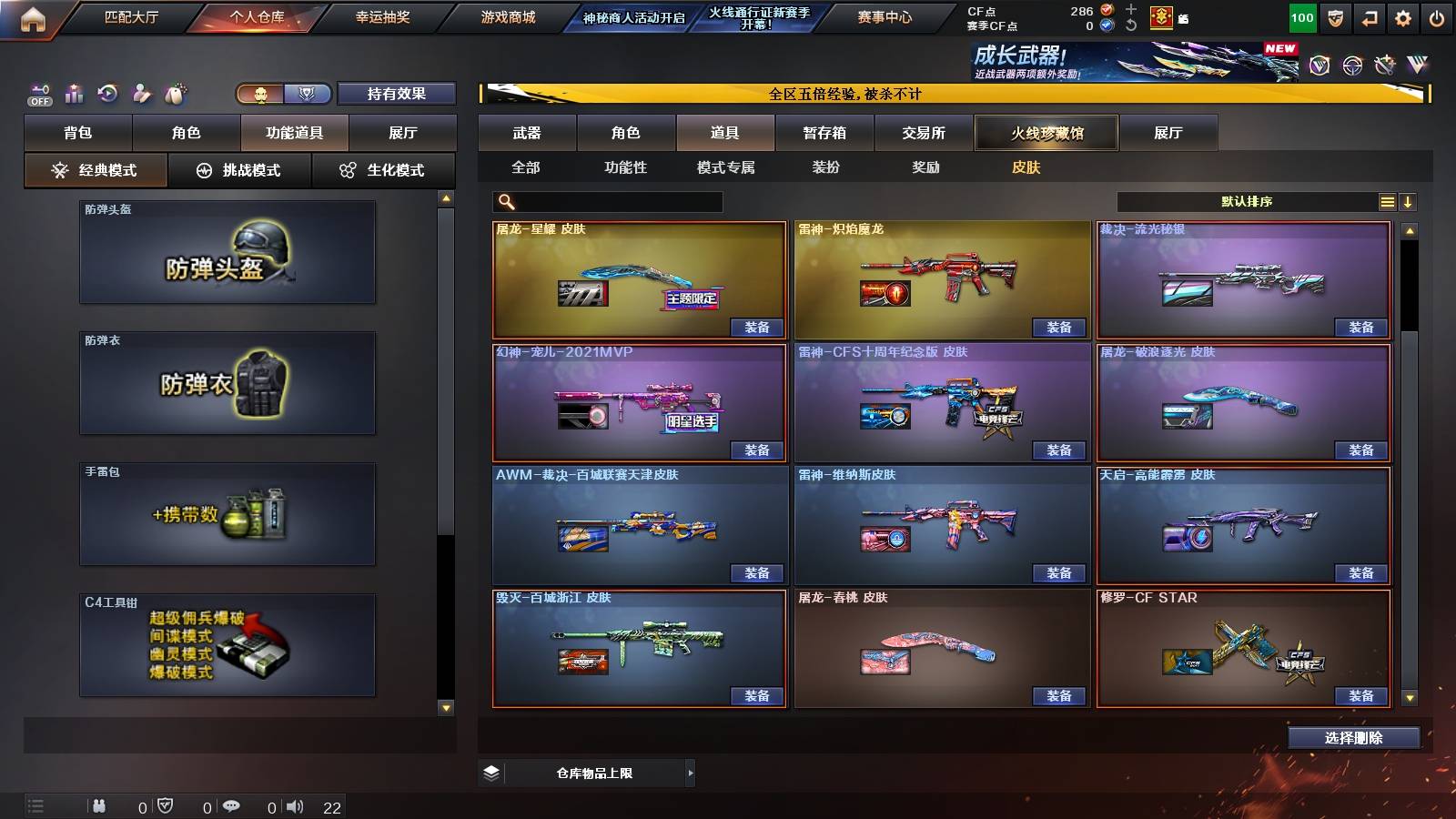Switch to the 火线珍藏馆 tab
This screenshot has width=1456, height=819.
coord(1046,133)
